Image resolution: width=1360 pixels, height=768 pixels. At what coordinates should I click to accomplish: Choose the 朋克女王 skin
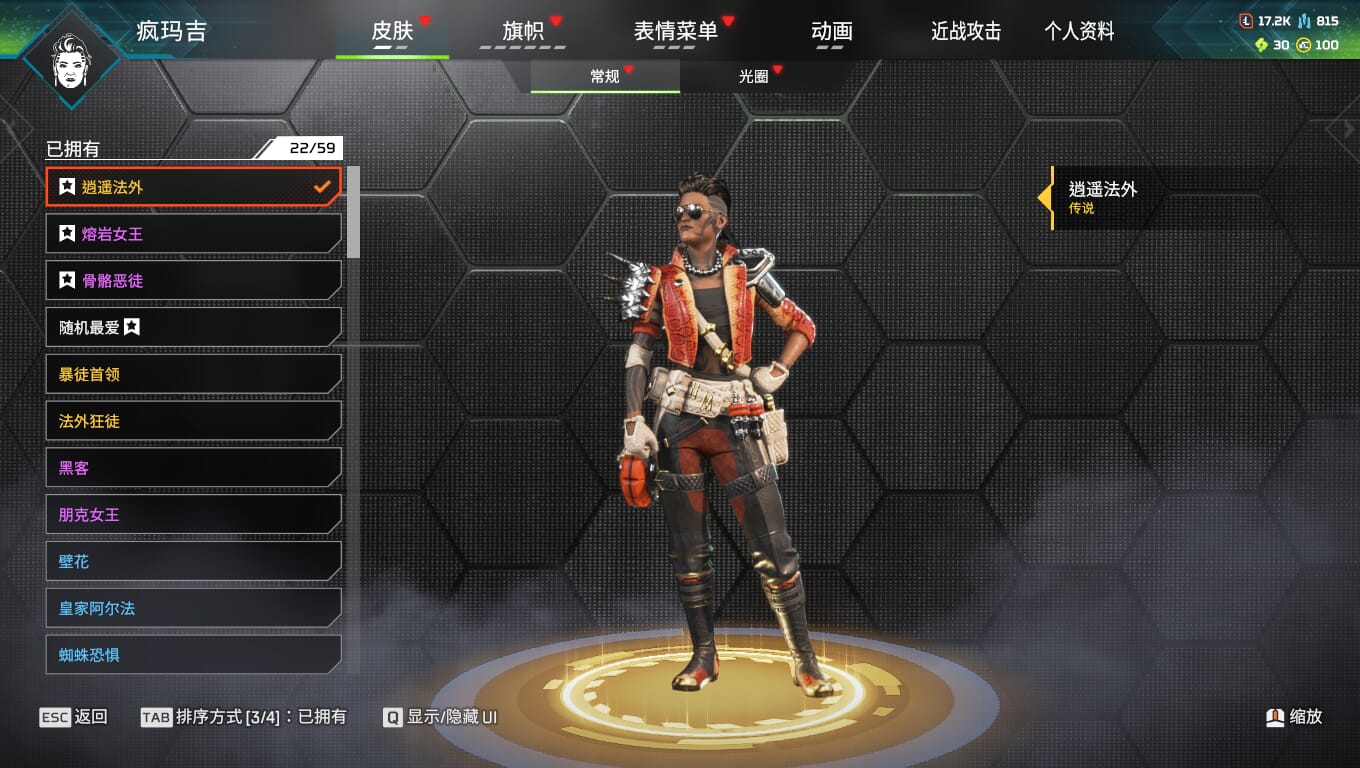(193, 515)
